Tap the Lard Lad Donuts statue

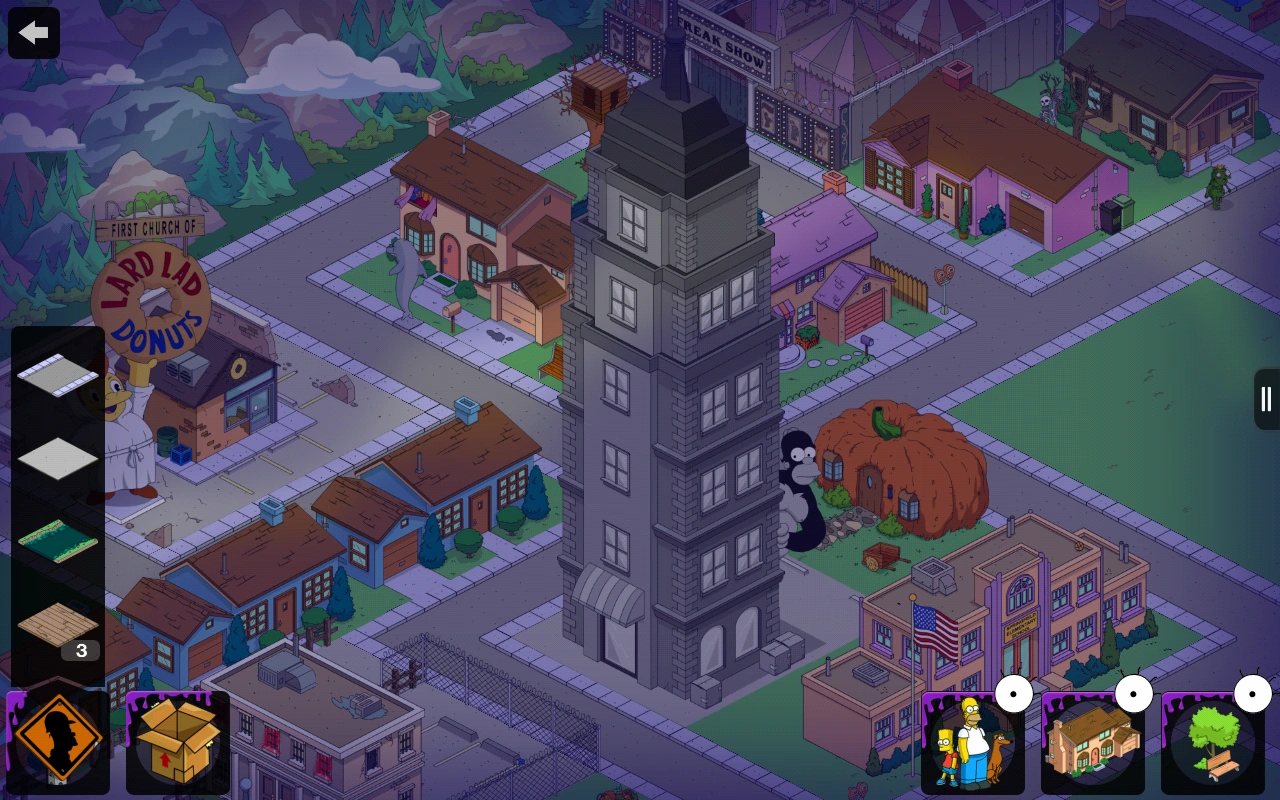[152, 300]
